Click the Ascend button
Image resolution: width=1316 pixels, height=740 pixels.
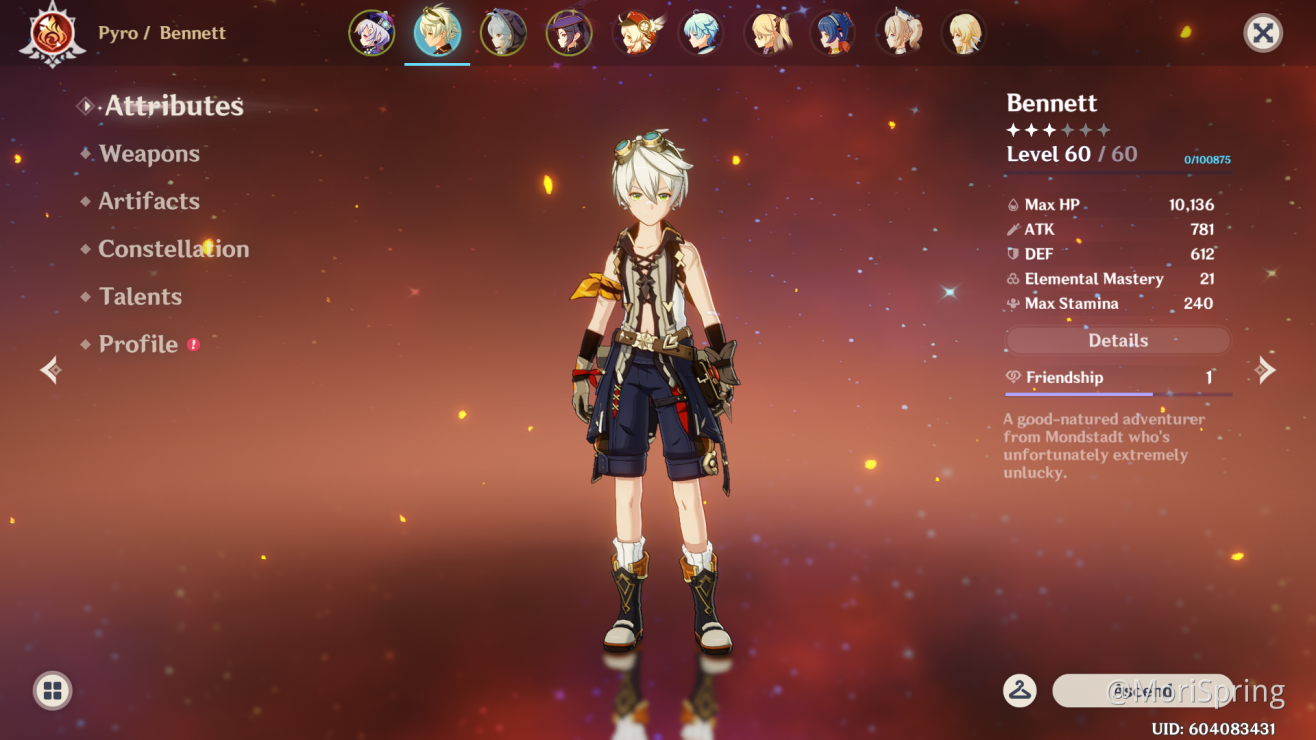pos(1142,691)
